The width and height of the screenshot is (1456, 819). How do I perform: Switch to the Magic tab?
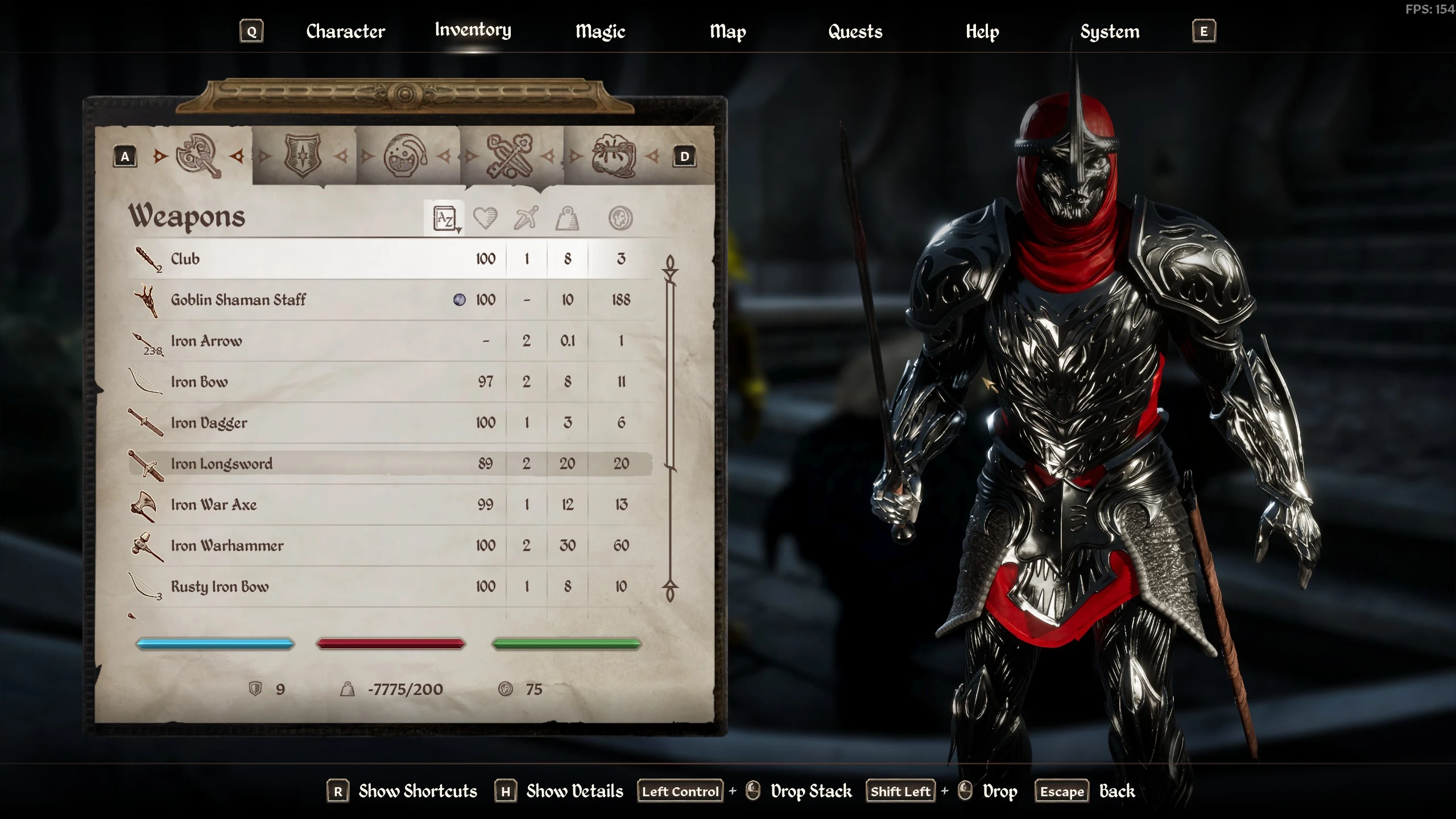click(x=600, y=32)
